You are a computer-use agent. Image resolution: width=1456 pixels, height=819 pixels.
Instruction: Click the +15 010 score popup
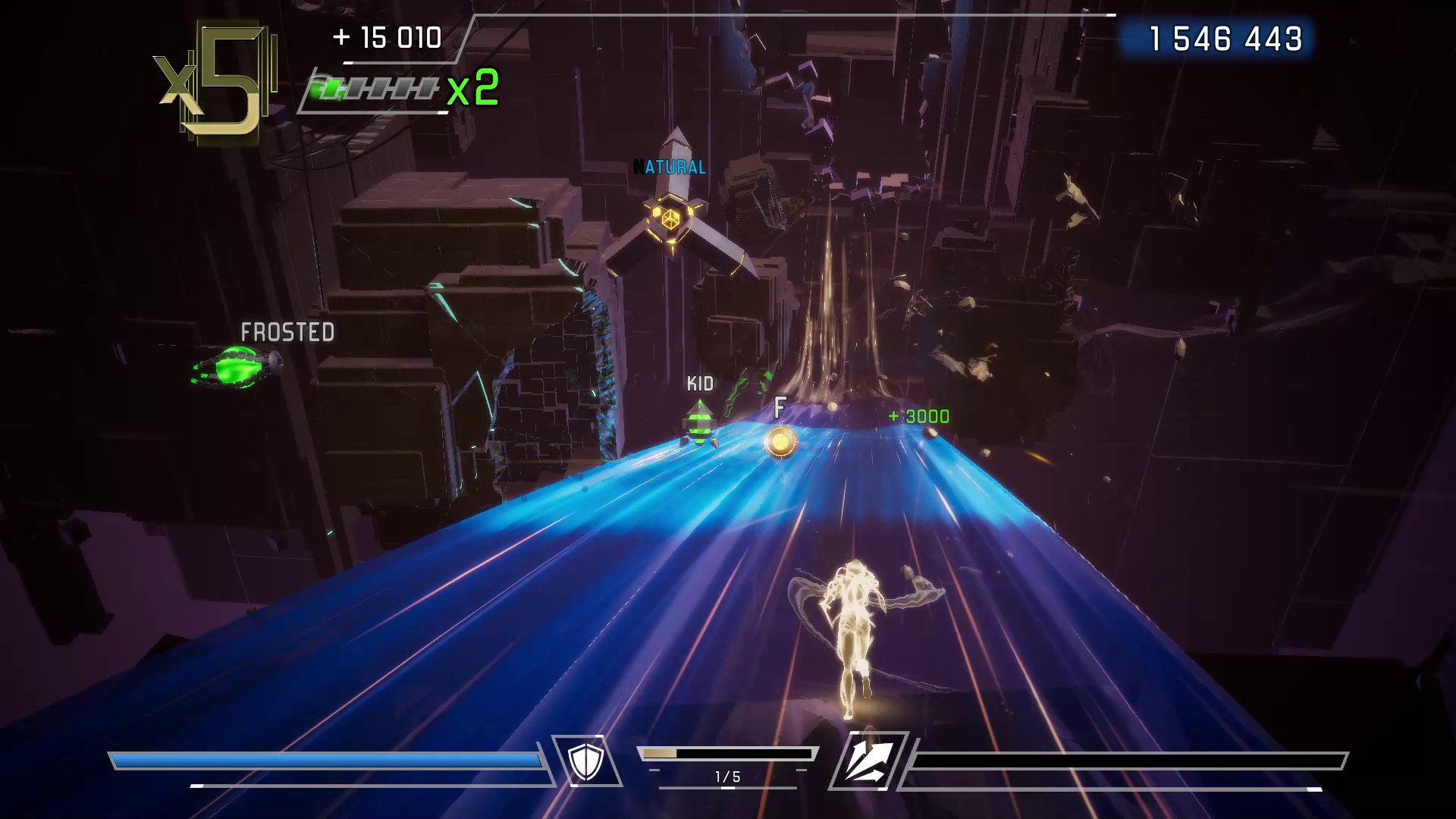point(387,36)
